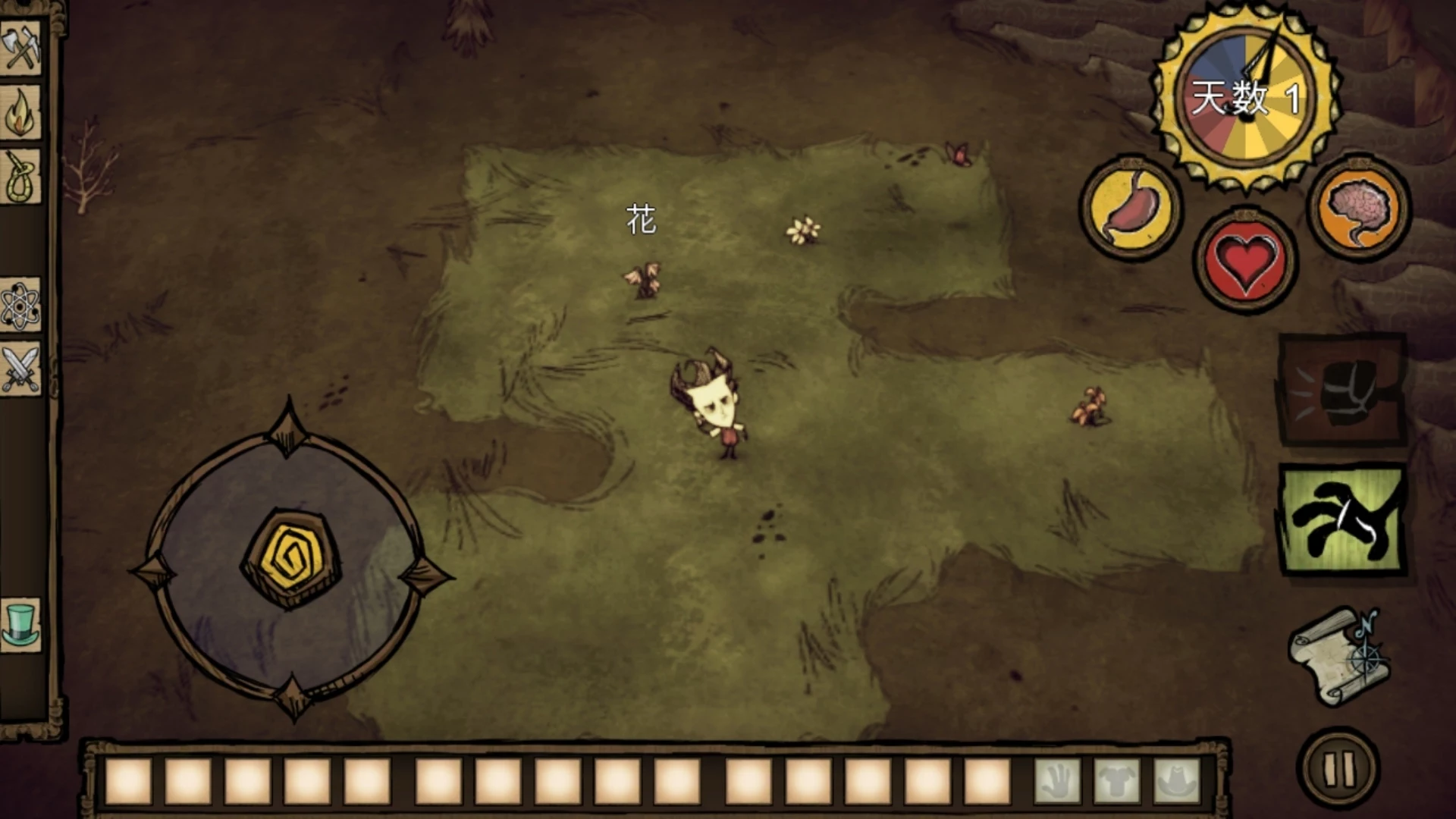Select the hand equipment slot
The width and height of the screenshot is (1456, 819).
[1056, 781]
